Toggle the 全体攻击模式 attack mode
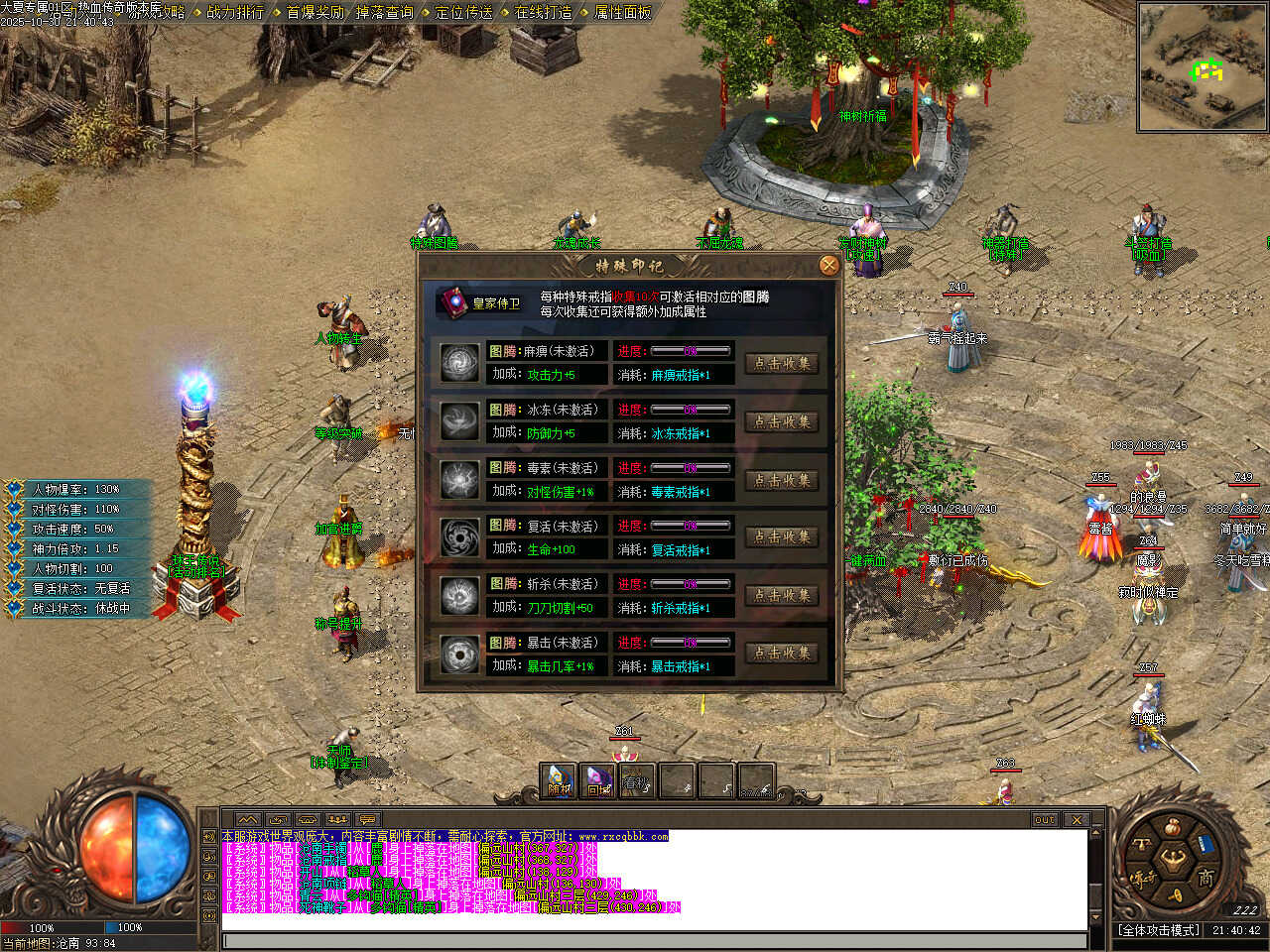Screen dimensions: 1270x952 [1159, 930]
